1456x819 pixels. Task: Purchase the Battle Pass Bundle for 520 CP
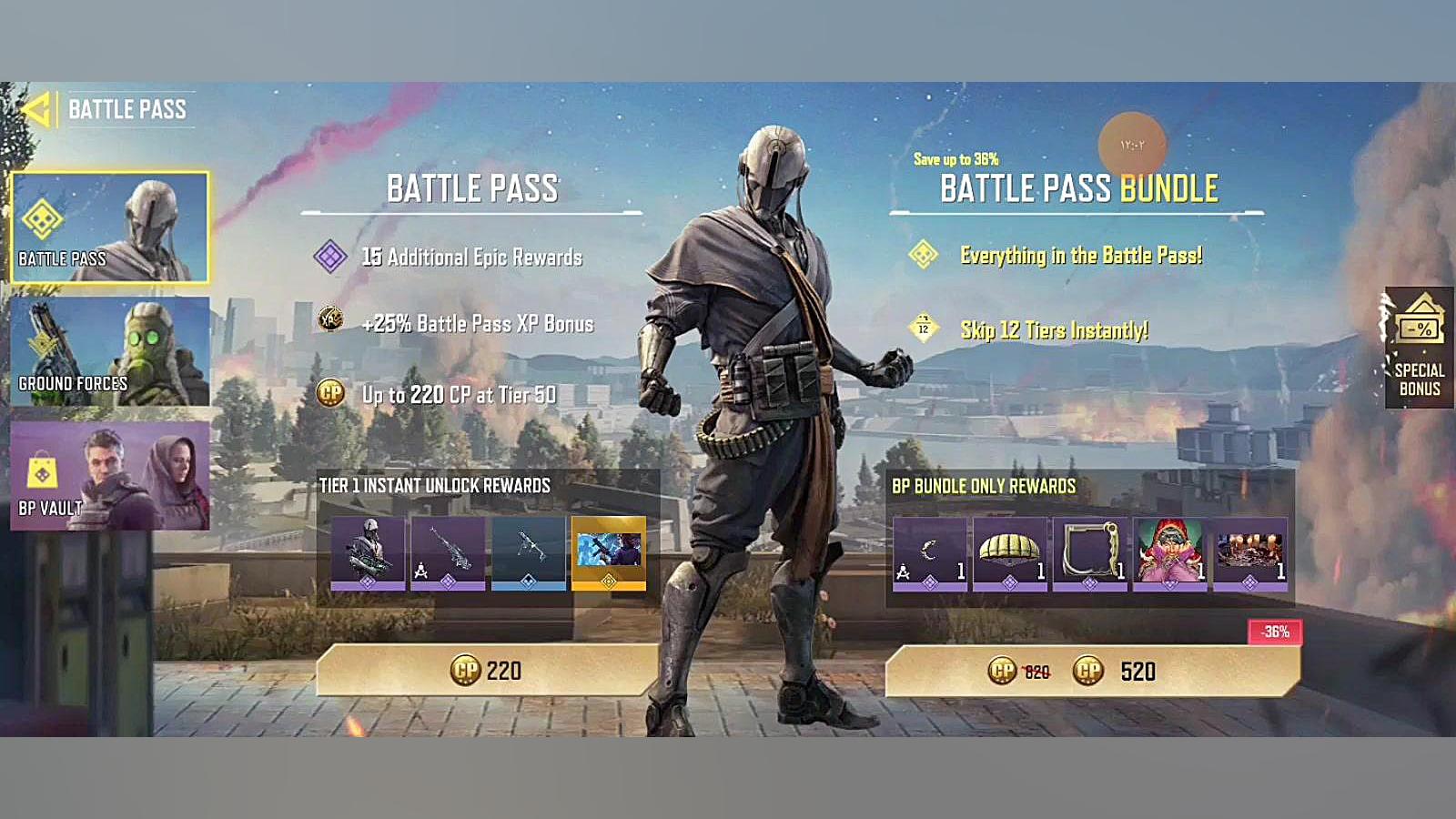1092,672
